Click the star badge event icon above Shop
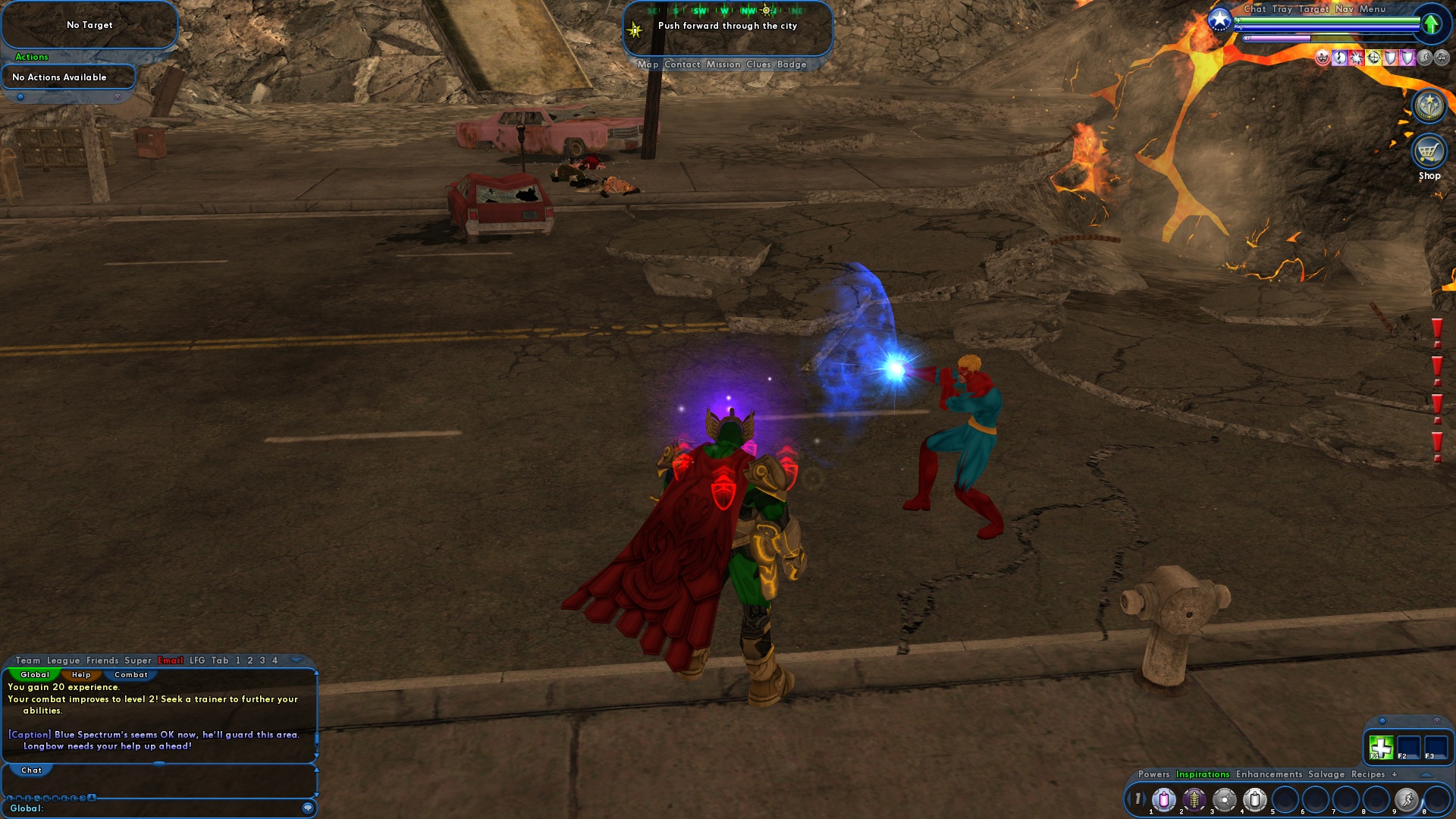1456x819 pixels. (x=1430, y=105)
